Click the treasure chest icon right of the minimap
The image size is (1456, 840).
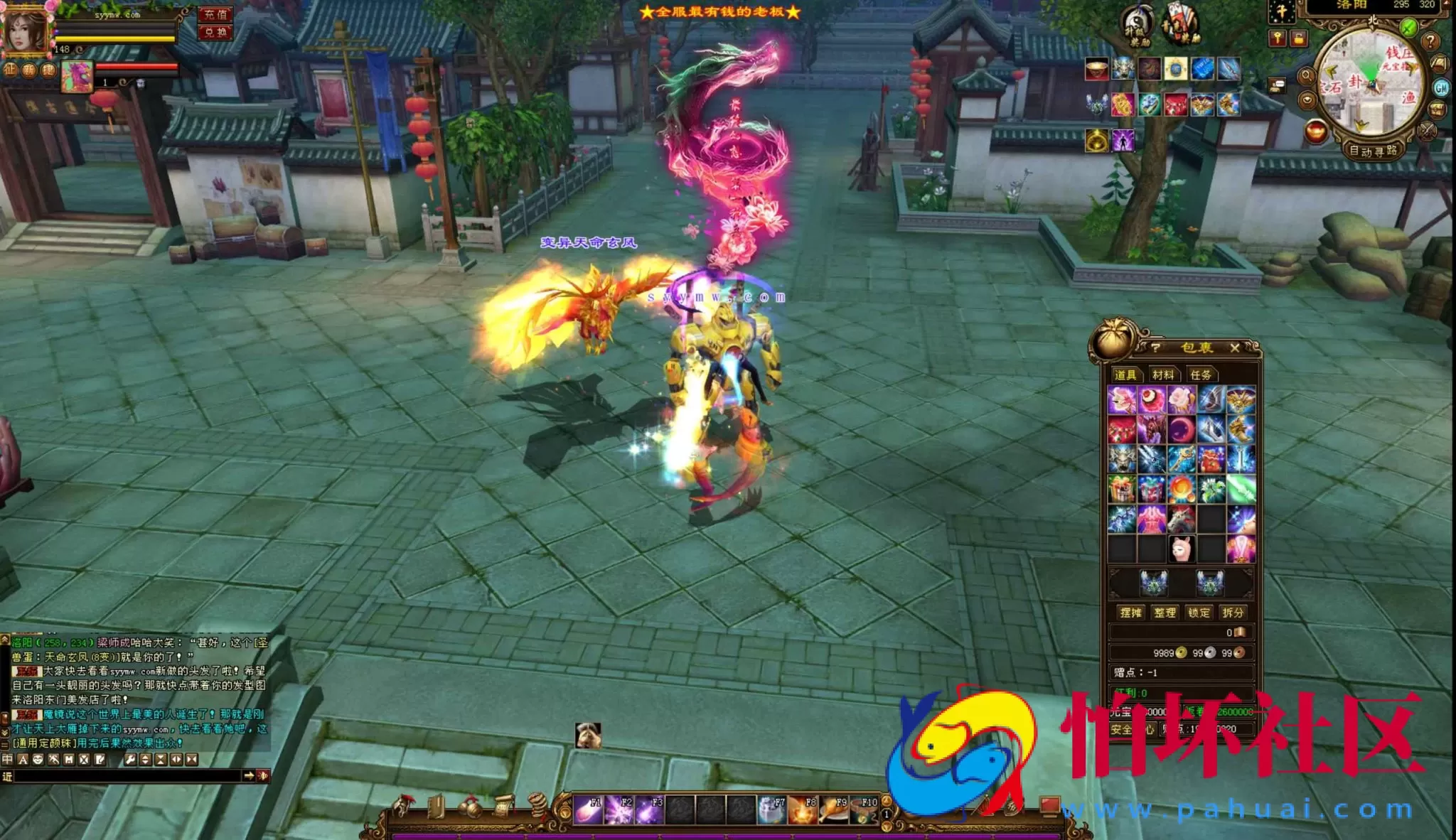[1437, 110]
